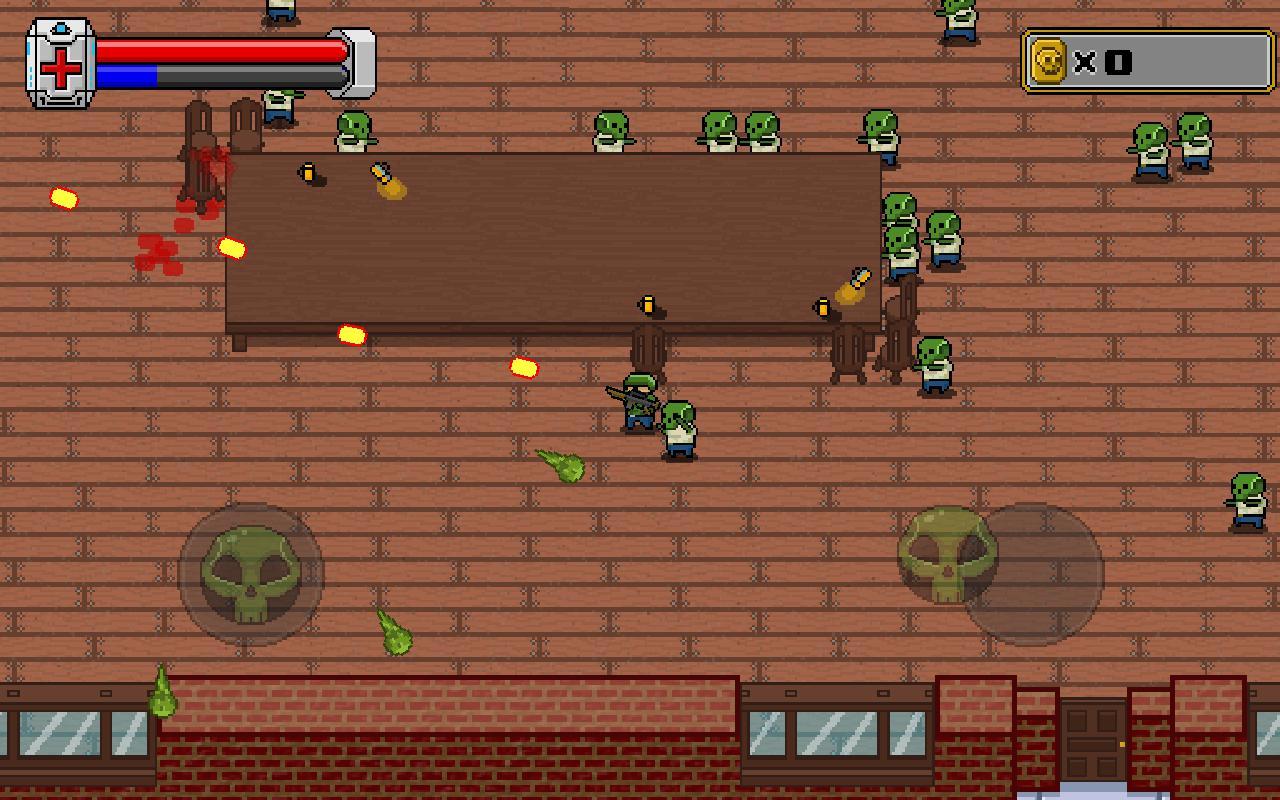Click the zombie beside the soldier
This screenshot has height=800, width=1280.
point(680,425)
